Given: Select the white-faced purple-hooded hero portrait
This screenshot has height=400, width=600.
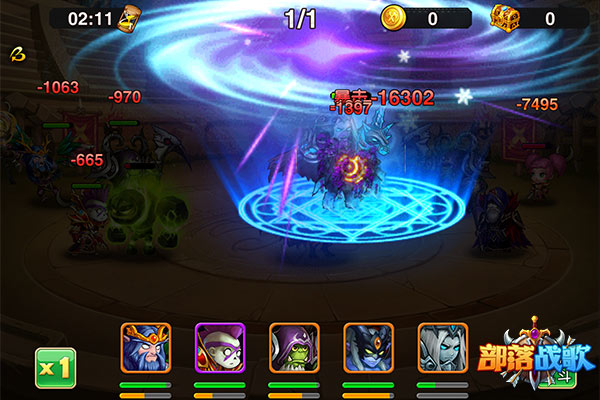Looking at the screenshot, I should coord(219,348).
